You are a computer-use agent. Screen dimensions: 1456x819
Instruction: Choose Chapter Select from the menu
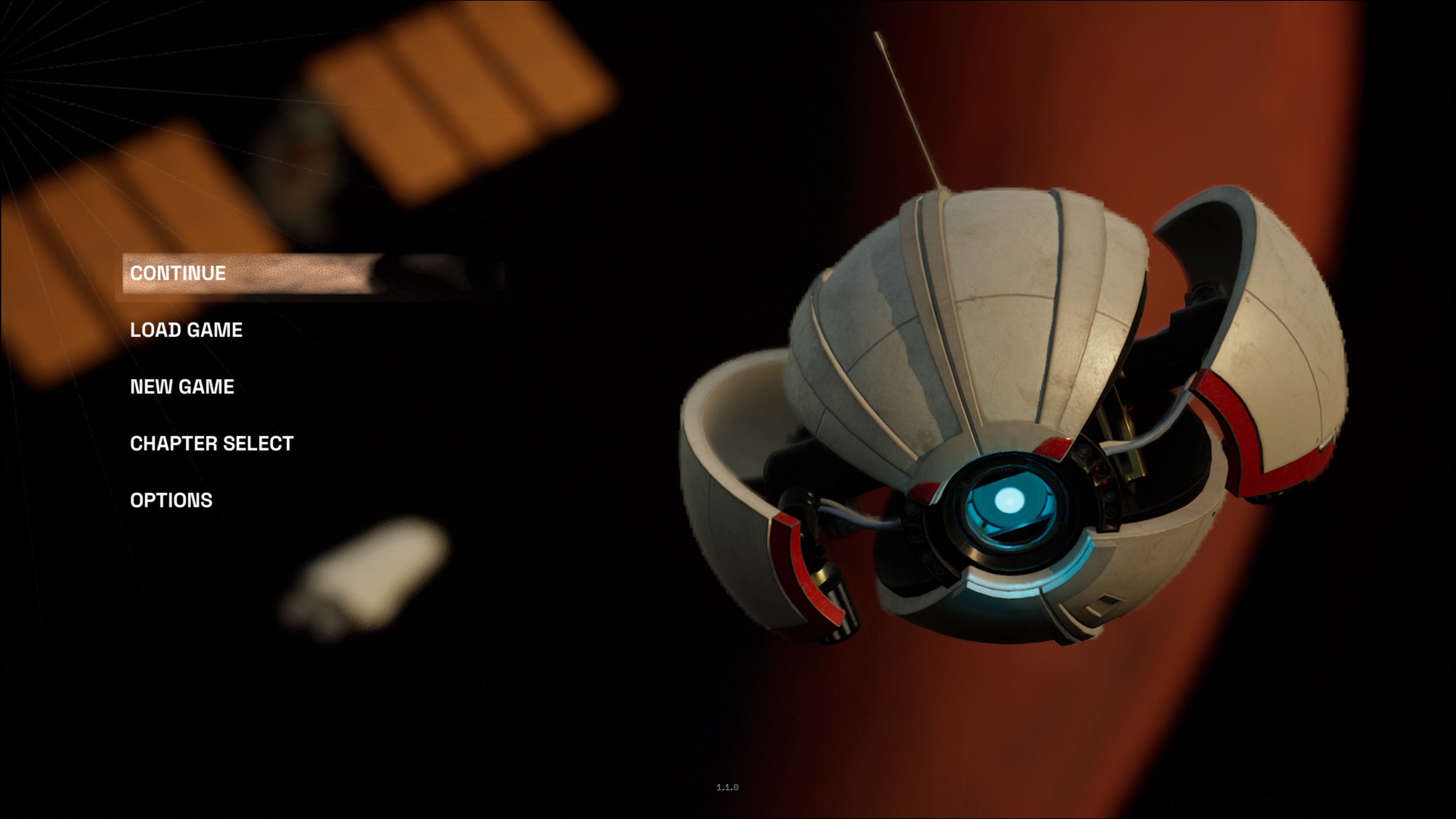[x=212, y=444]
